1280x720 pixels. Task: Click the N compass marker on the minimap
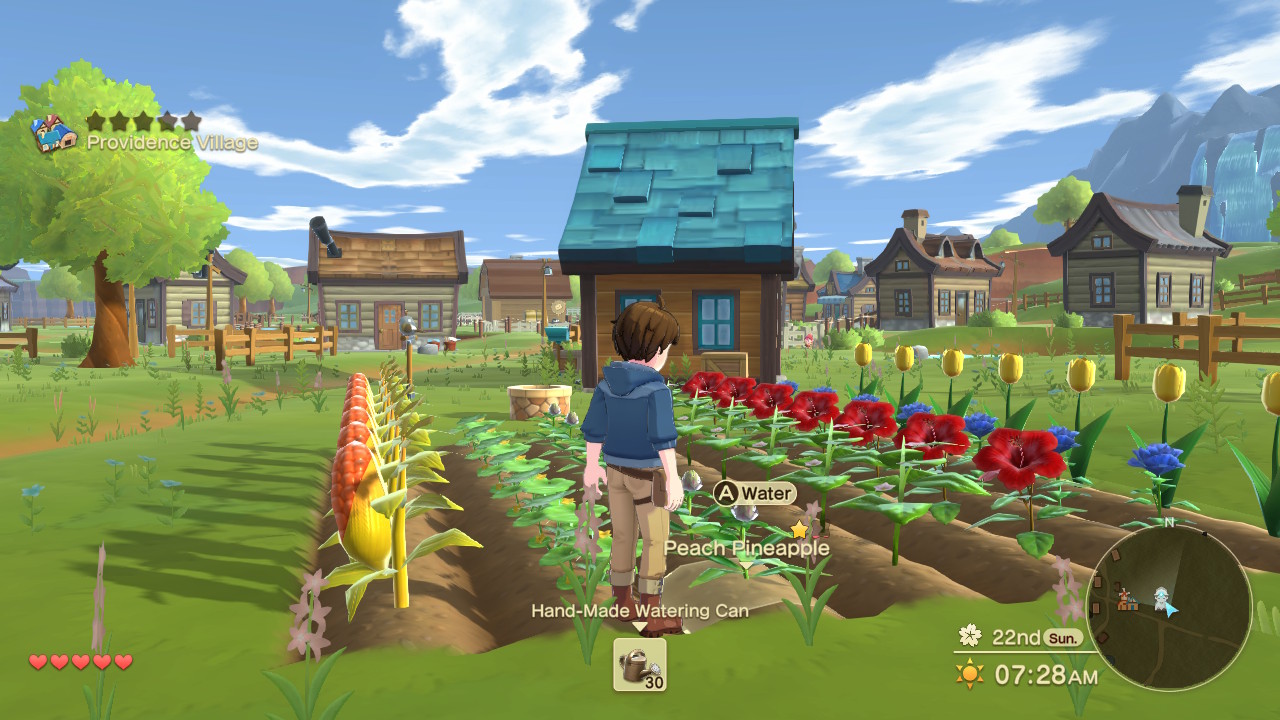(x=1170, y=523)
